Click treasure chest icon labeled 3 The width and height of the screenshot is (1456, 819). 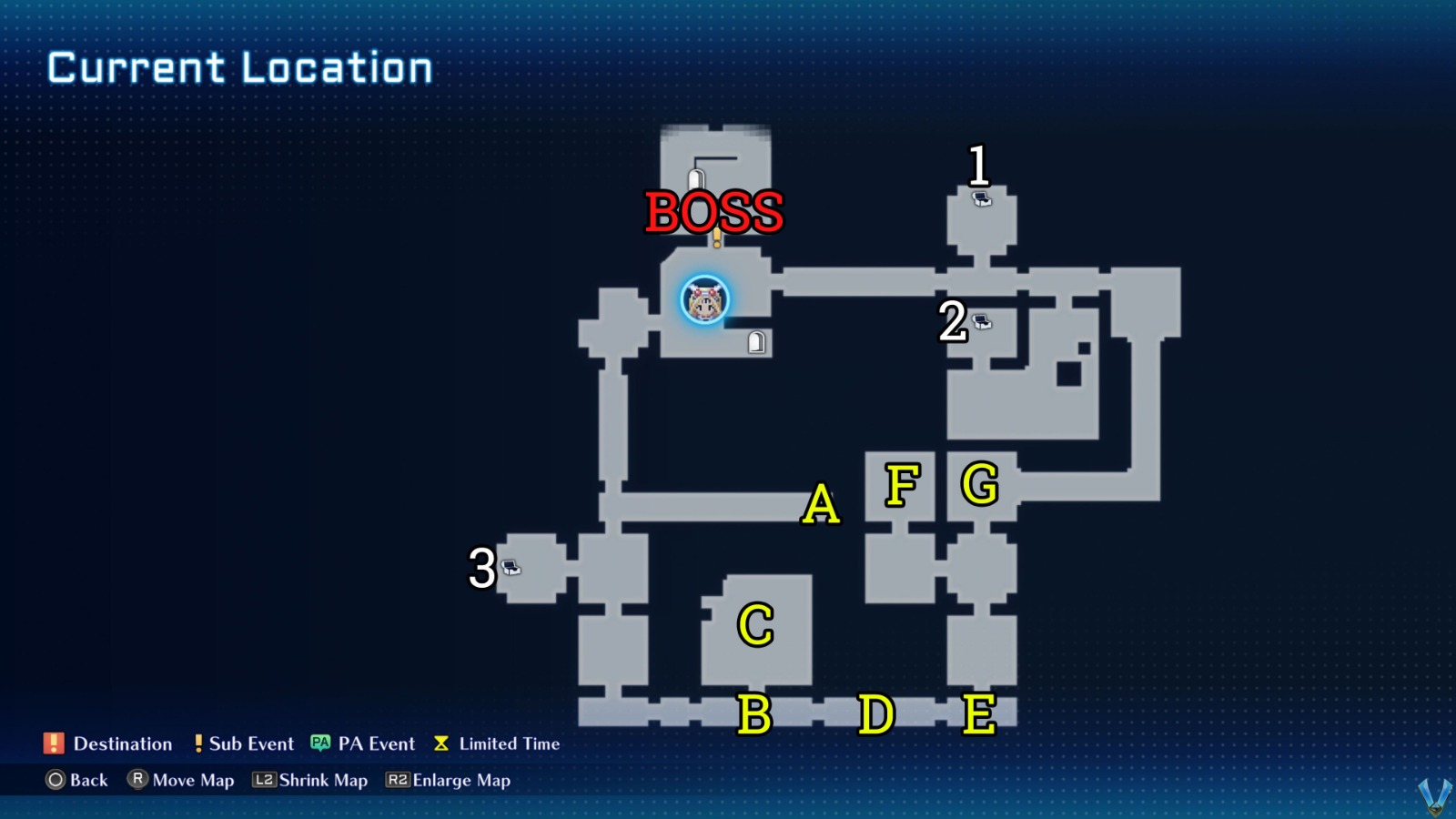(x=512, y=569)
